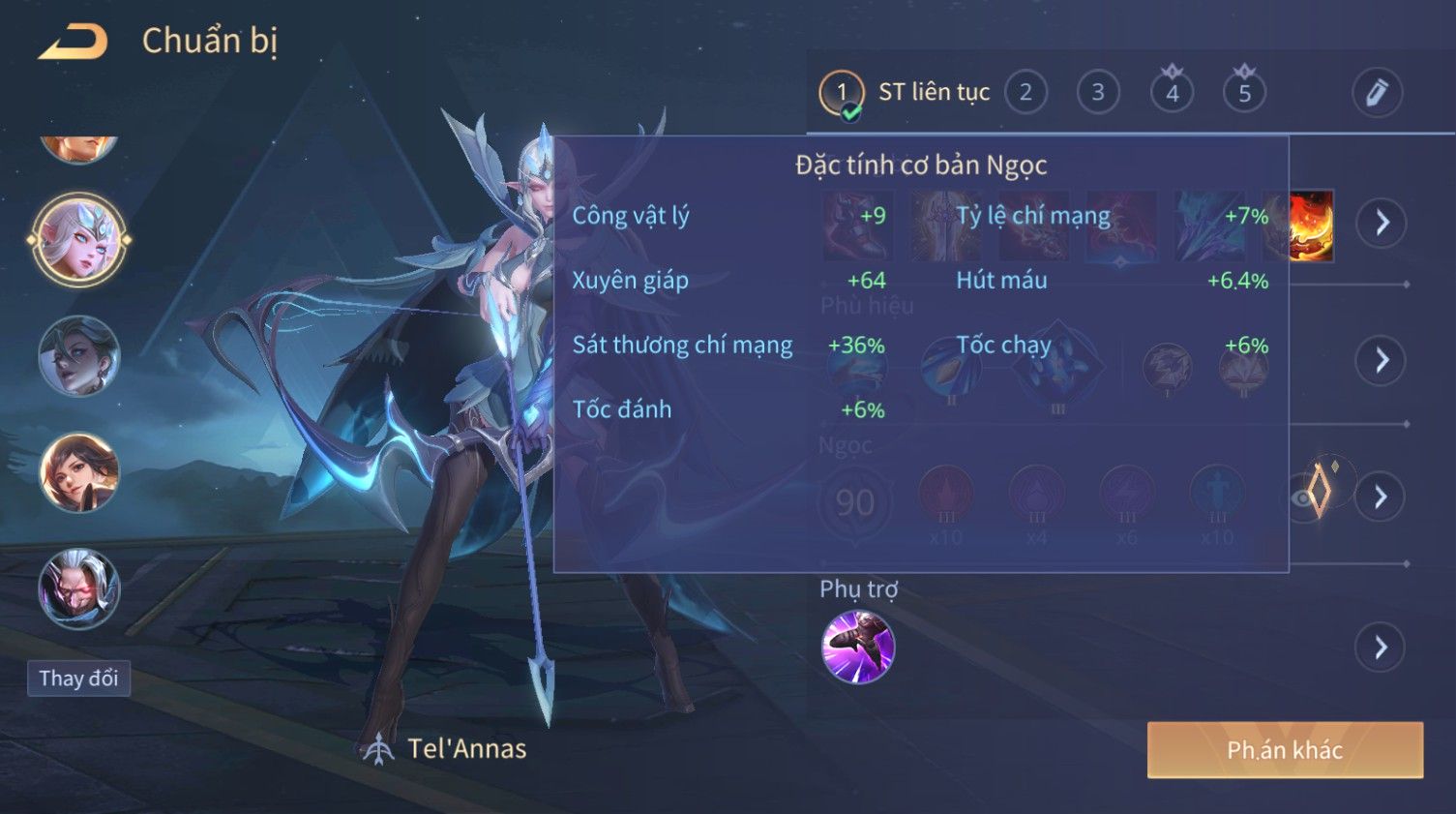The image size is (1456, 814).
Task: Switch to preset slot 2
Action: click(x=1025, y=93)
